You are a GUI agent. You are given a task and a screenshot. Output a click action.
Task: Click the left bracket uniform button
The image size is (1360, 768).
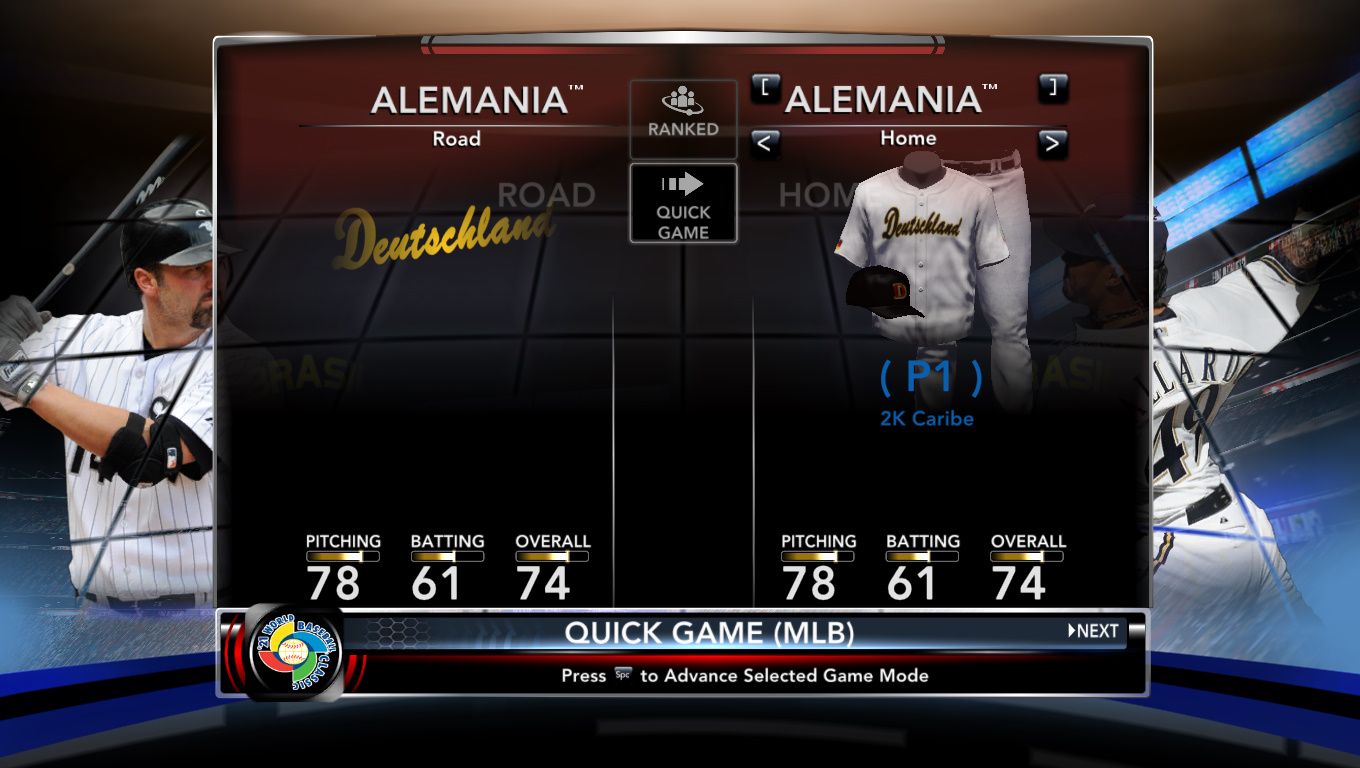764,87
